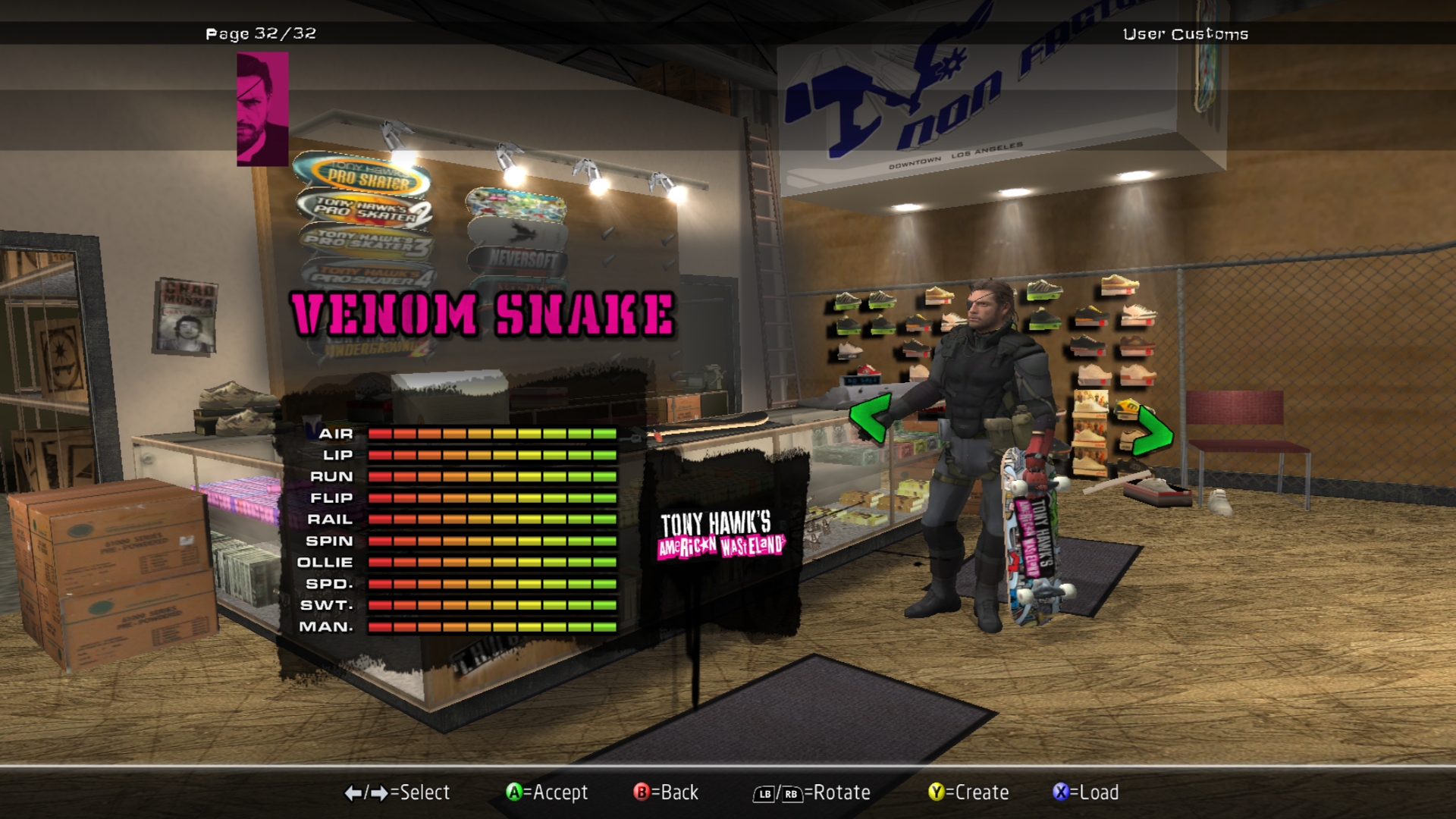Choose the Venom Snake portrait thumbnail
Viewport: 1456px width, 819px height.
(x=262, y=109)
